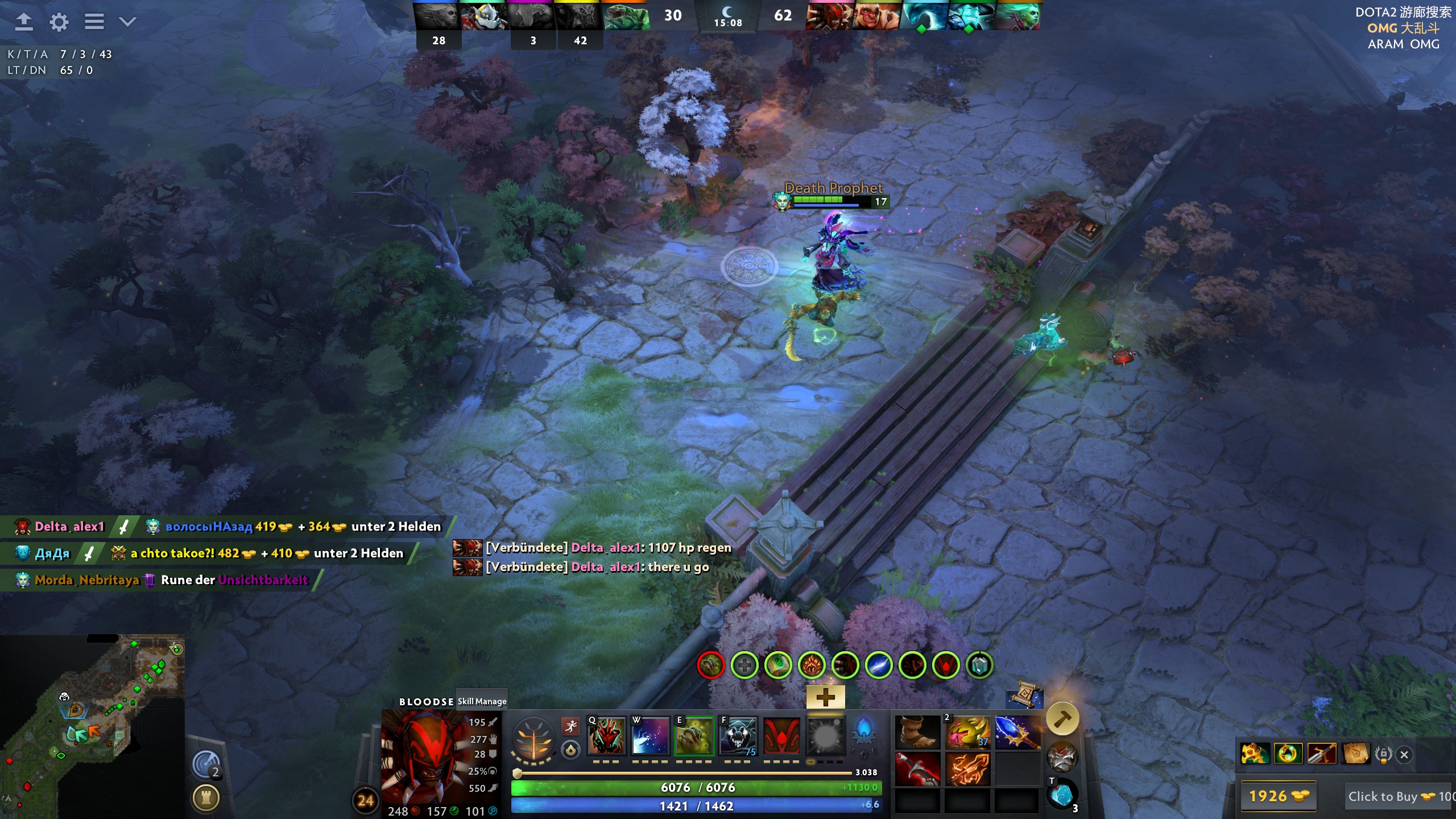The image size is (1456, 819).
Task: Level up with the gold plus button
Action: click(x=825, y=697)
